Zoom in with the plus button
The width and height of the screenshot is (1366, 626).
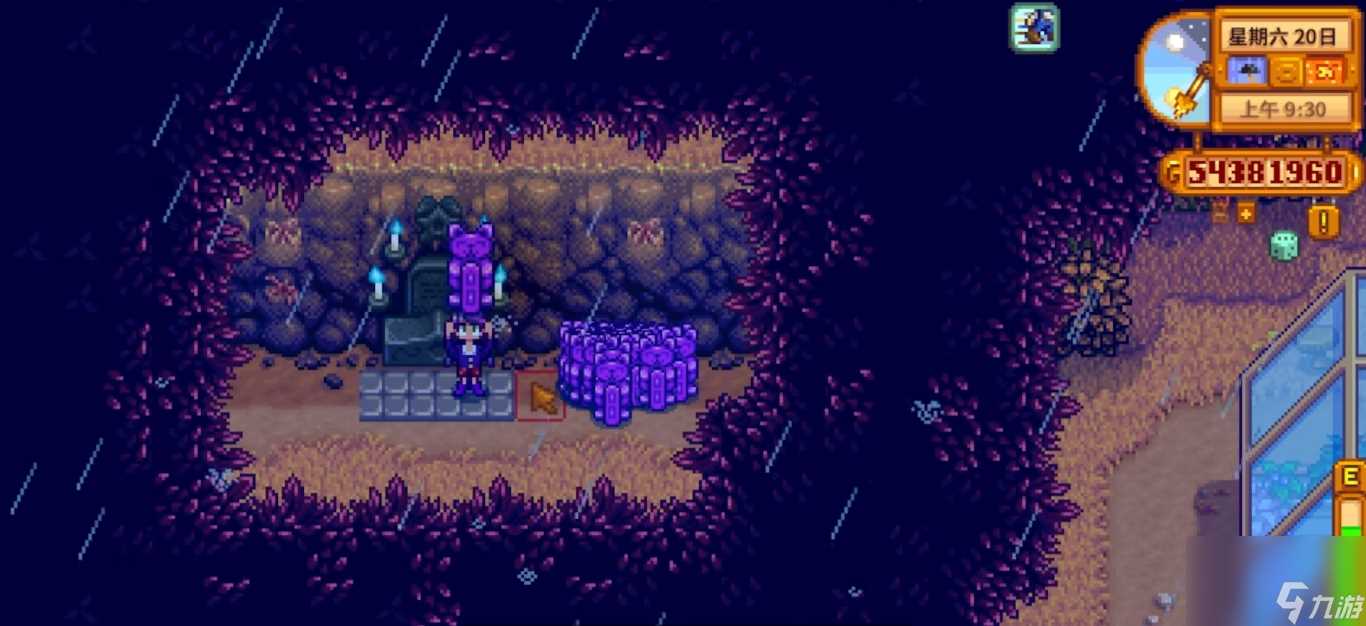1246,212
